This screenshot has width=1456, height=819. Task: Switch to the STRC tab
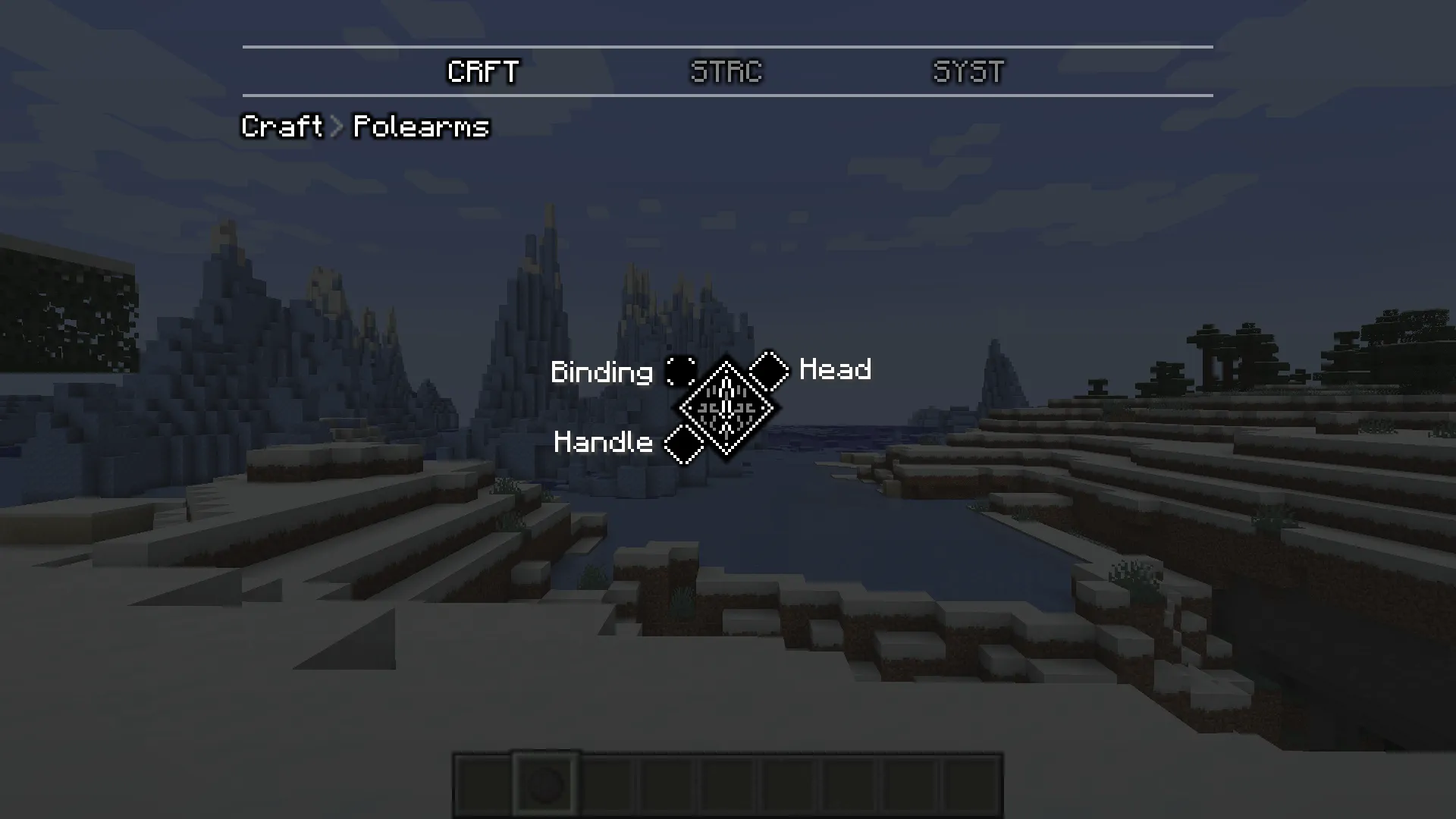tap(726, 72)
